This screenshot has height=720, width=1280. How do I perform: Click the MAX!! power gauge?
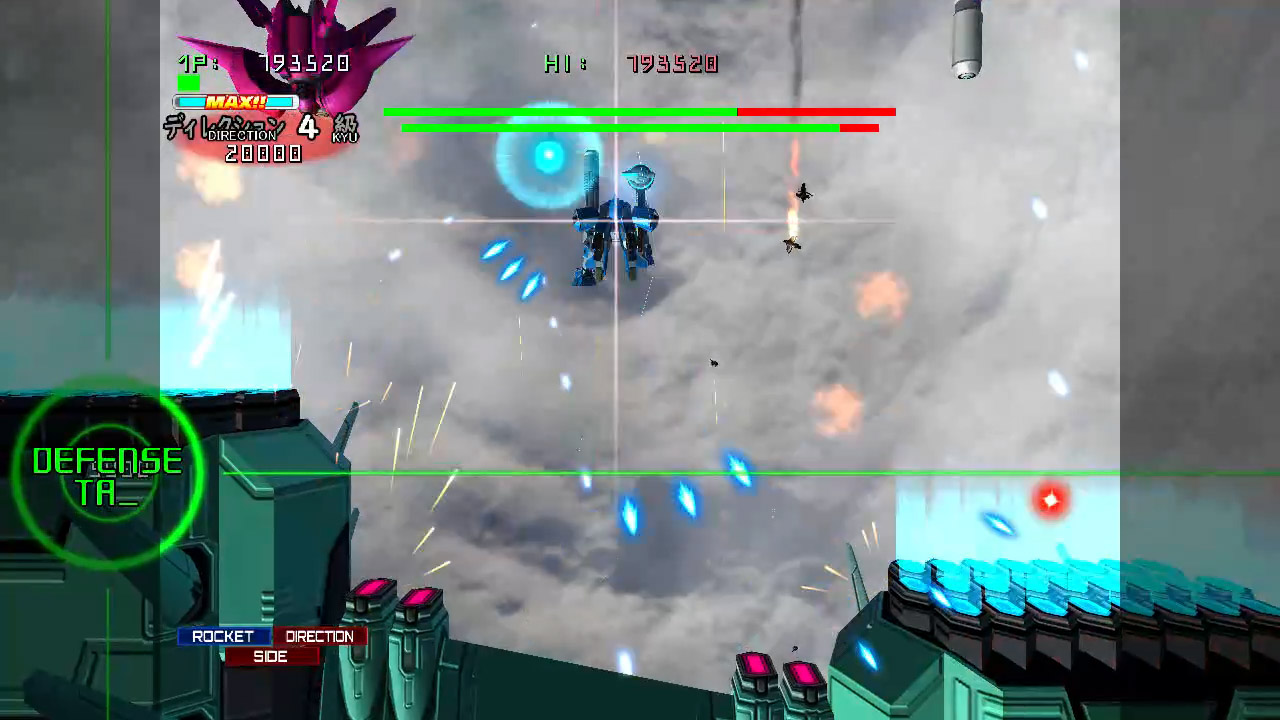coord(237,100)
